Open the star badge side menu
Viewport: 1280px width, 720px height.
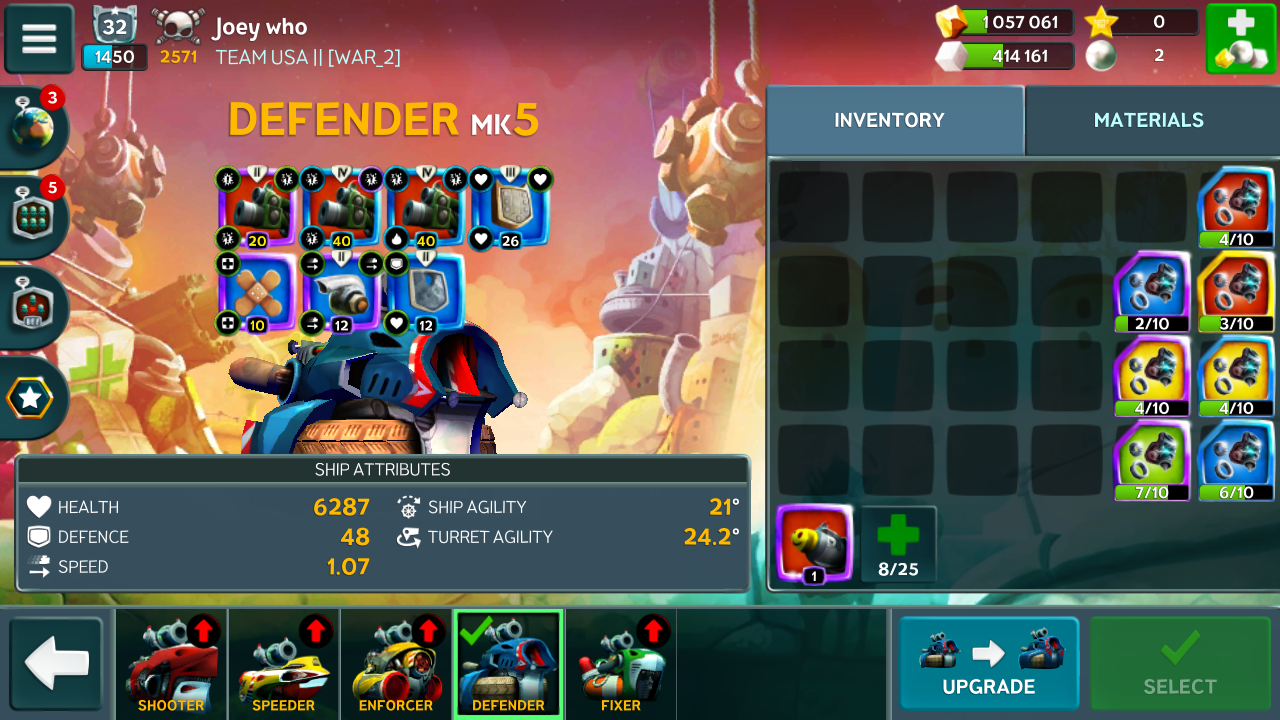(30, 398)
